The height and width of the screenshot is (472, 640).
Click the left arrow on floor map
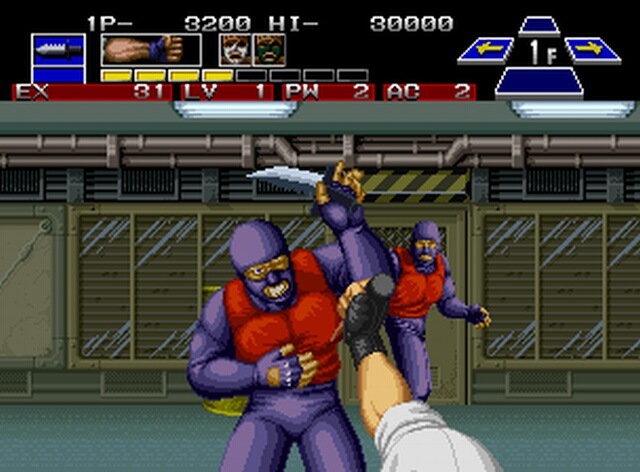pos(485,48)
